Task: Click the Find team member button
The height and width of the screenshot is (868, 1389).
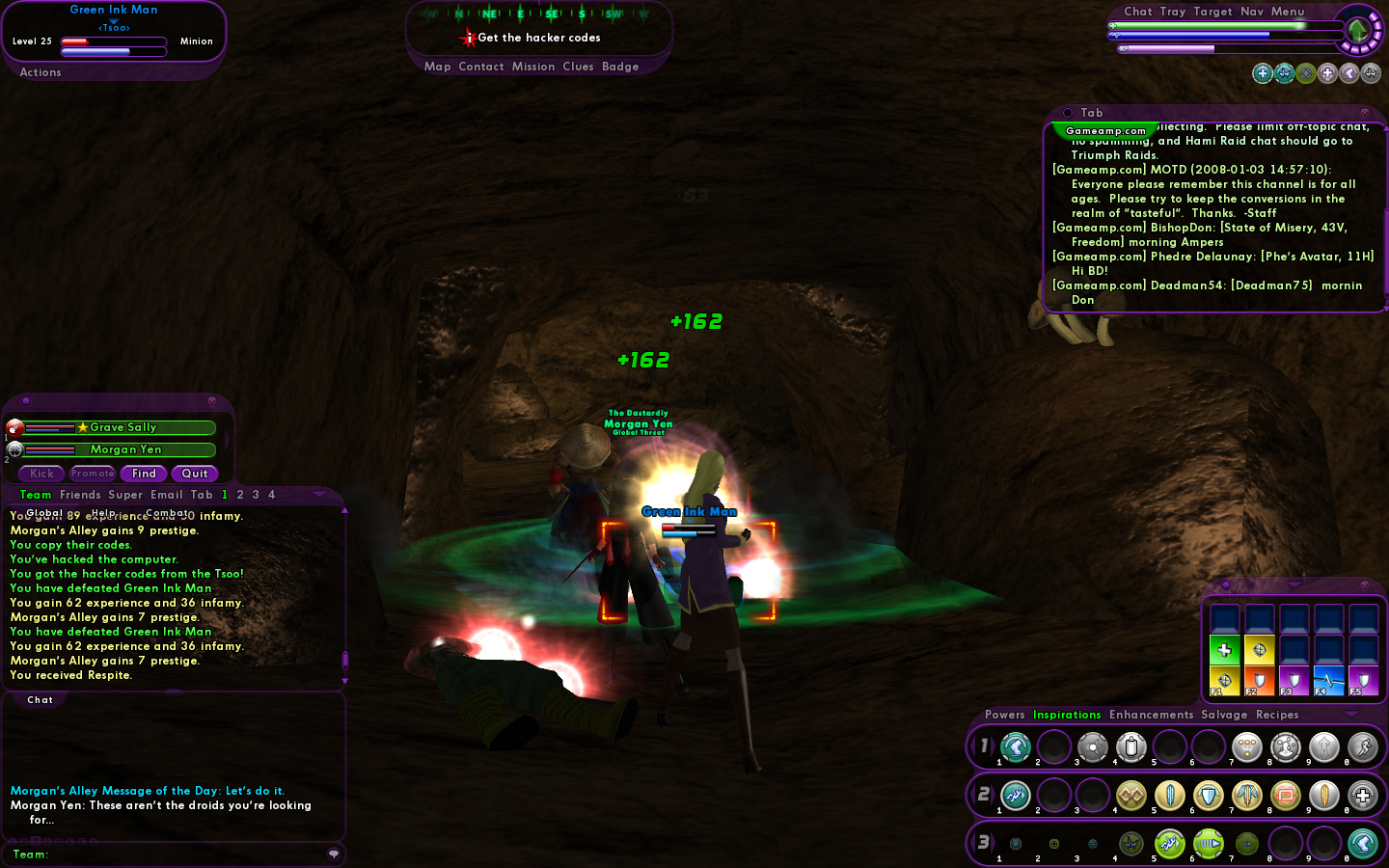Action: (144, 474)
